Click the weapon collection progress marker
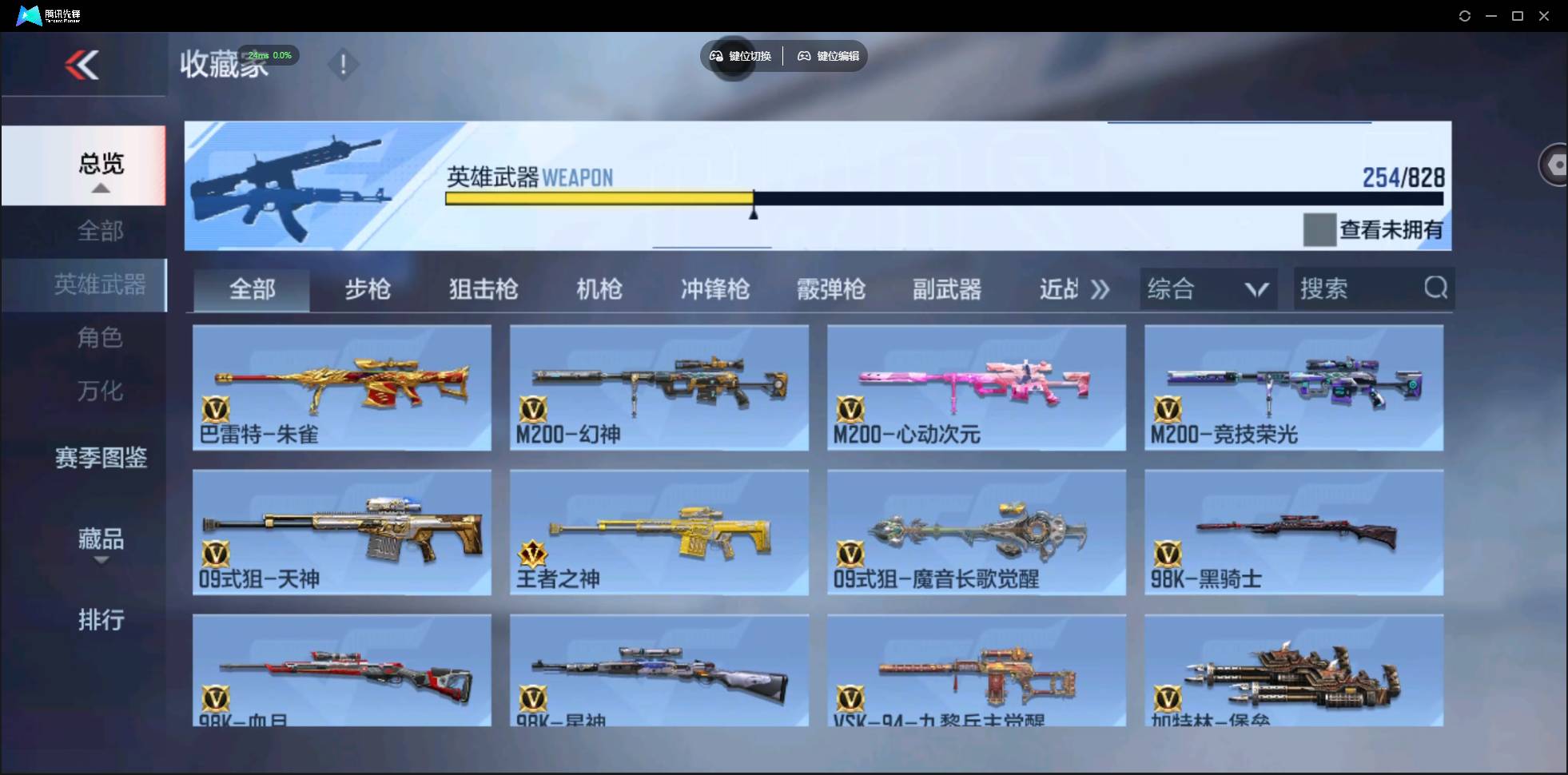 [752, 213]
